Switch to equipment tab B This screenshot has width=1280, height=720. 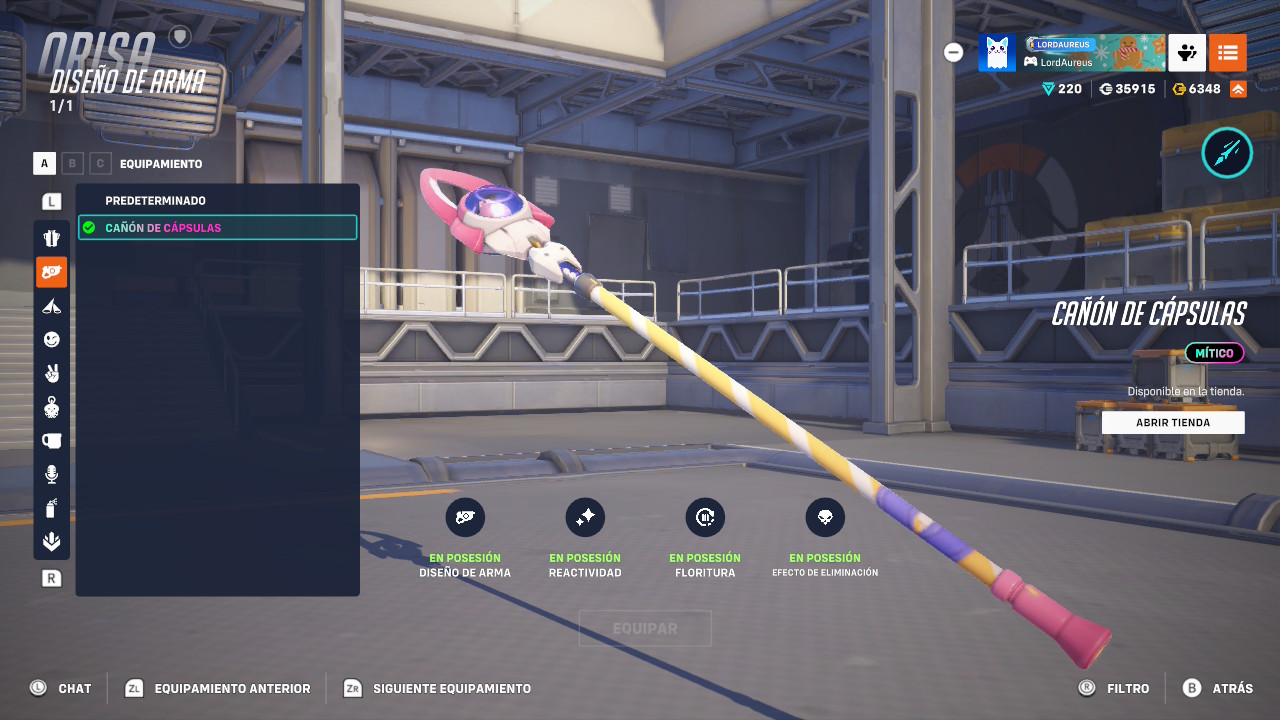[x=73, y=163]
